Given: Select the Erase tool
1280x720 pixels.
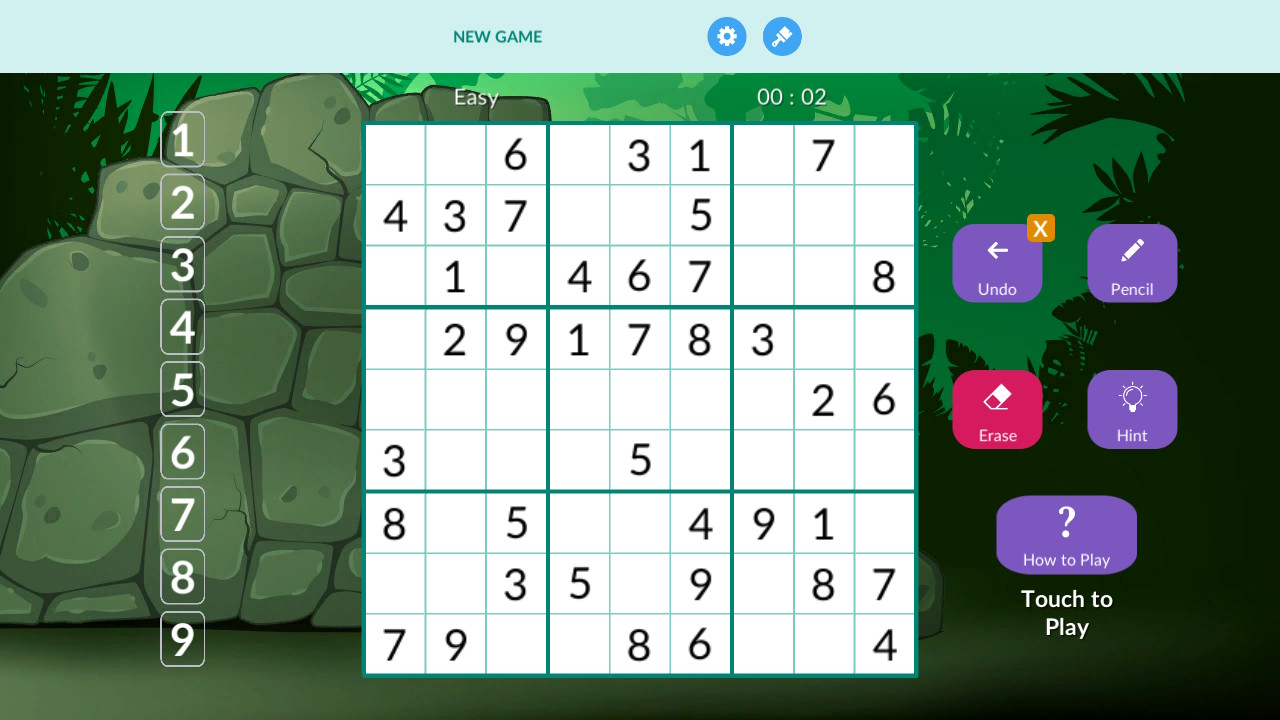Looking at the screenshot, I should [x=997, y=409].
